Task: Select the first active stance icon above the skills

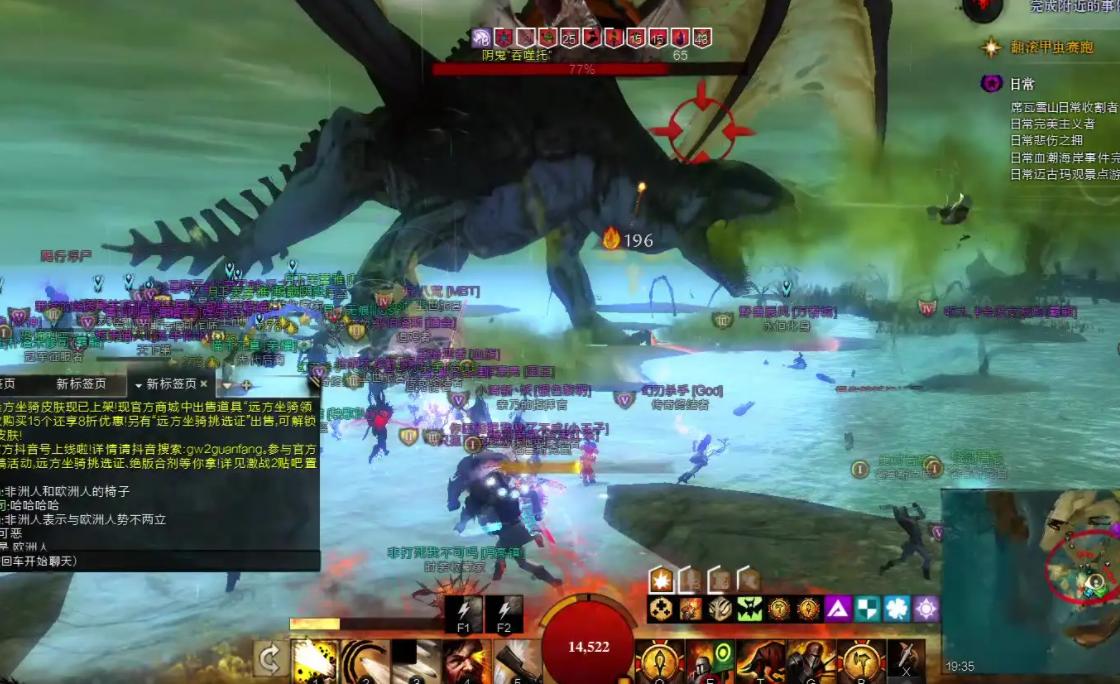Action: click(x=660, y=579)
